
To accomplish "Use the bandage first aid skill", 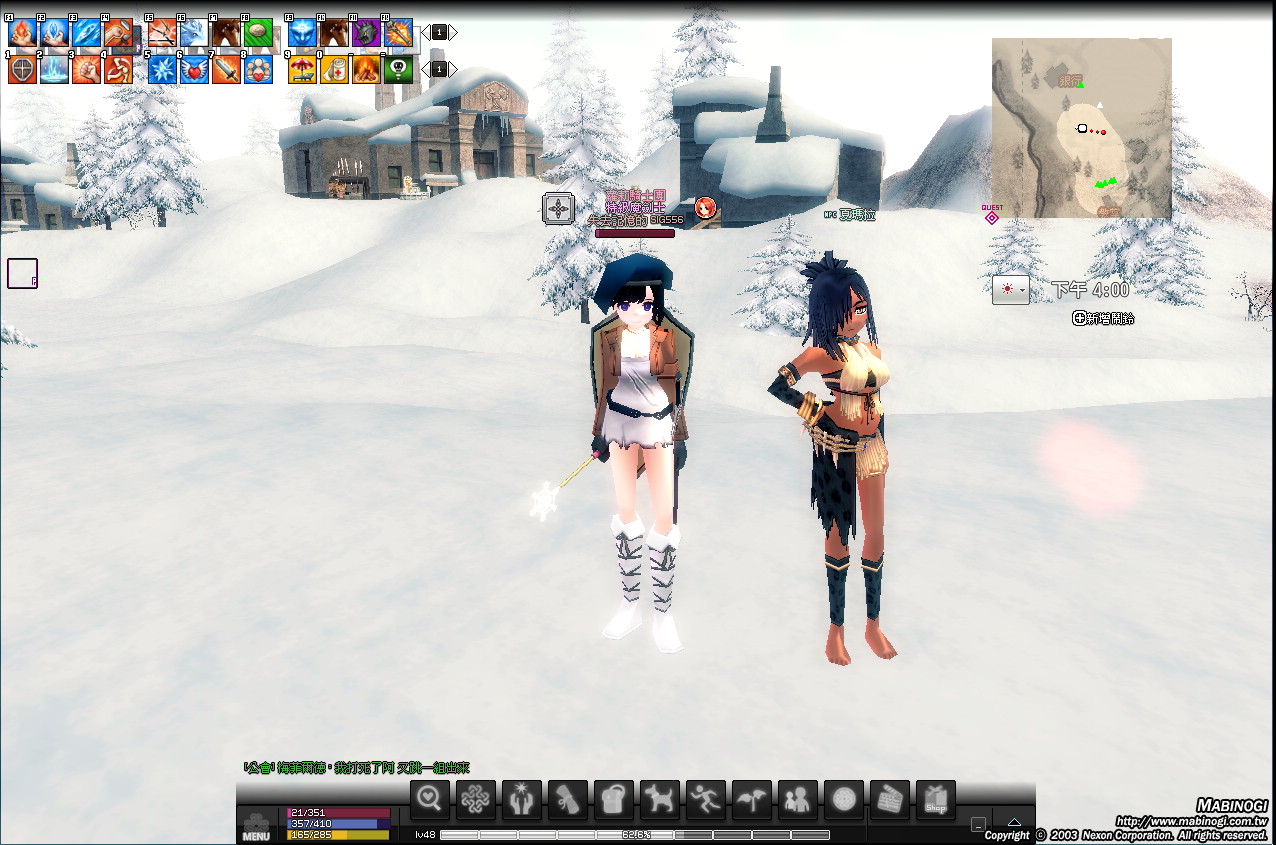I will (334, 70).
